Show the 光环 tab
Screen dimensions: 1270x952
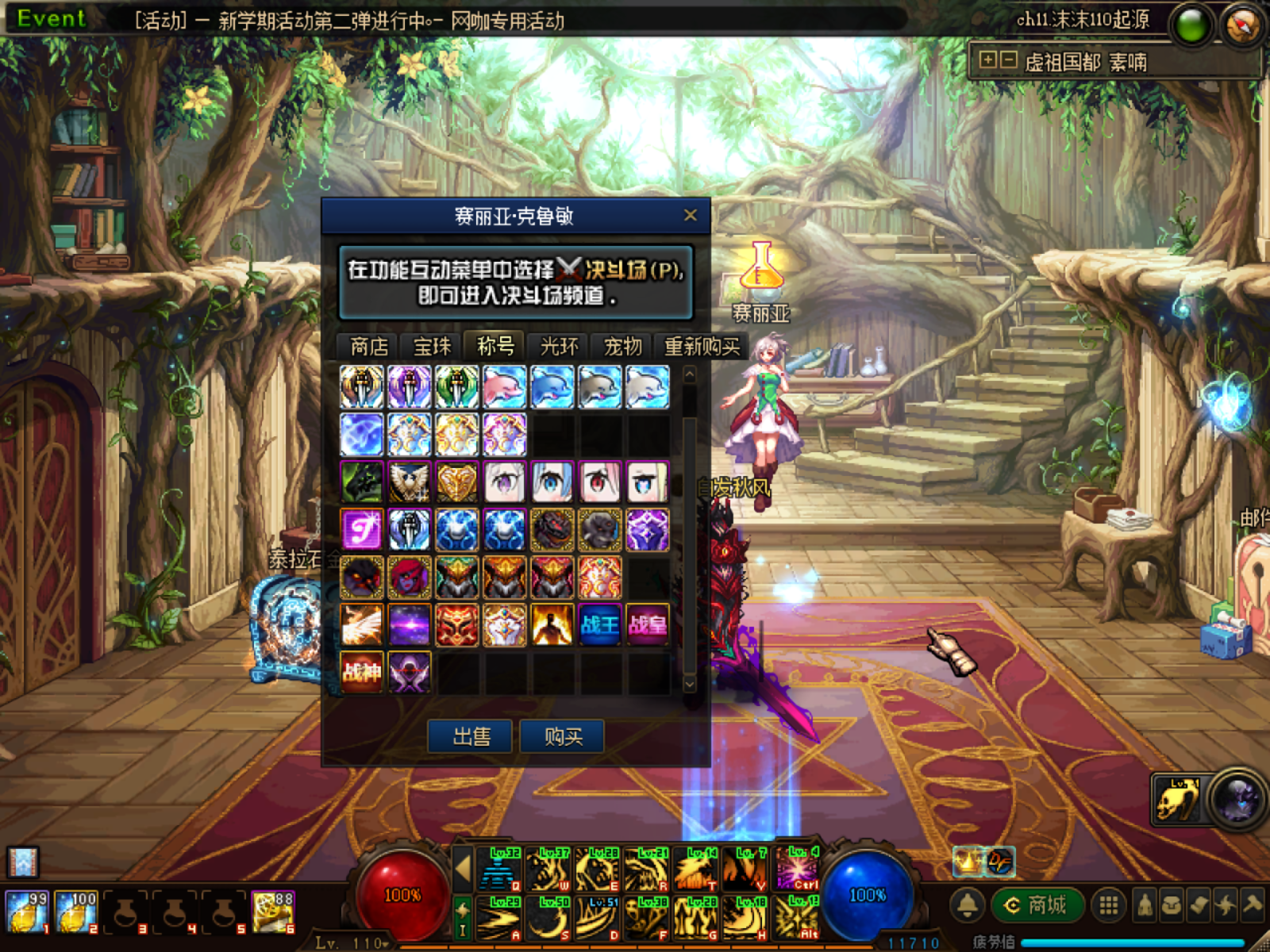pos(559,347)
